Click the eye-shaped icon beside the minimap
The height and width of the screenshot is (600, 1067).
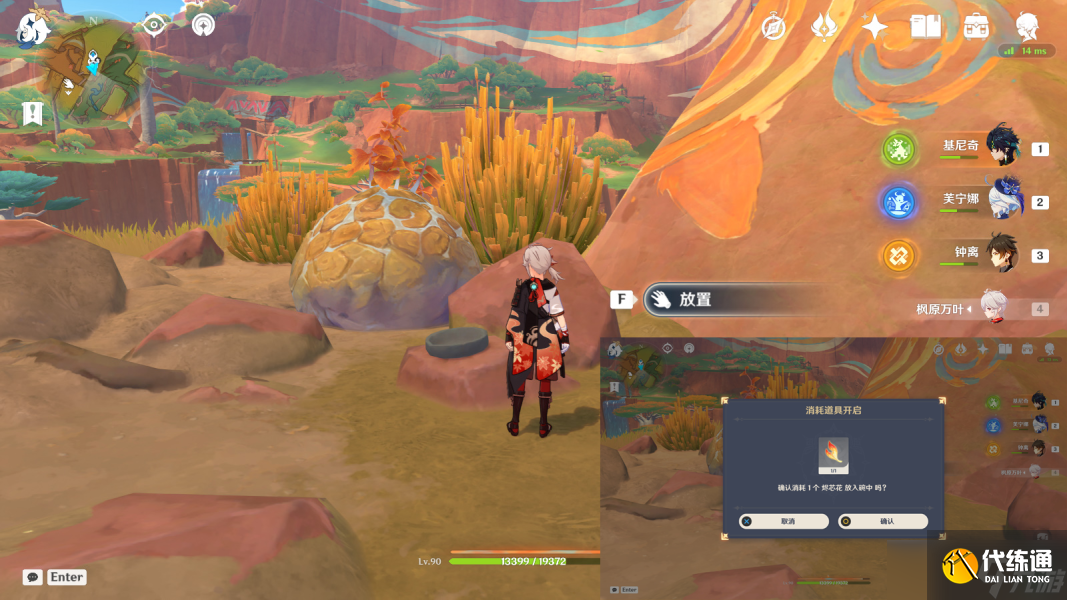[154, 25]
